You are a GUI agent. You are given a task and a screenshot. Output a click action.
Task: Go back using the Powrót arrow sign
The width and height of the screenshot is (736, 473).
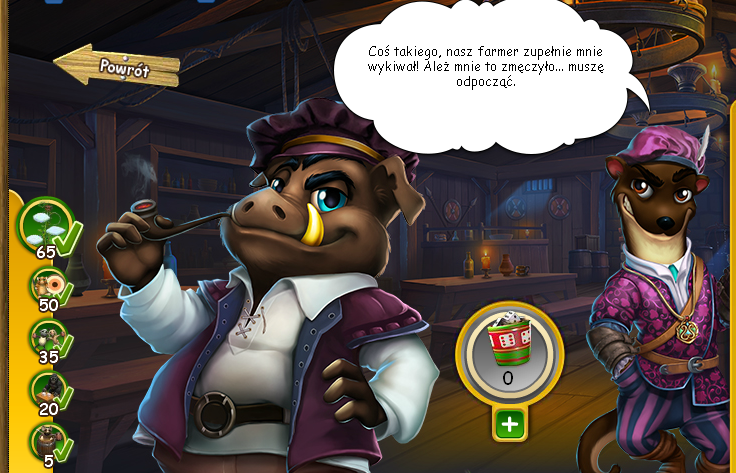(x=117, y=66)
